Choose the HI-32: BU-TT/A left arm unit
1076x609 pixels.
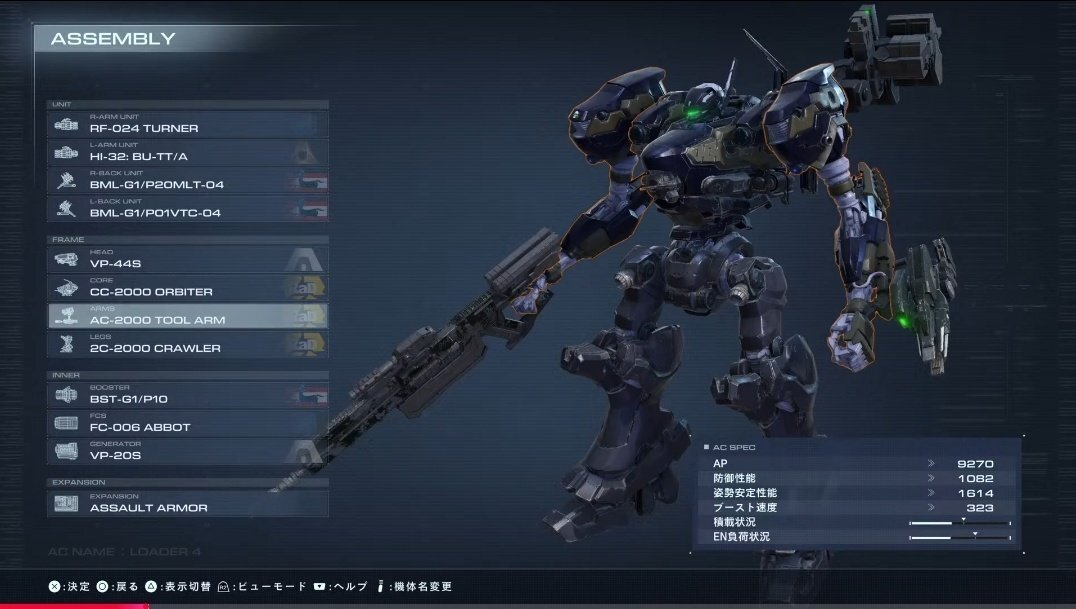tap(188, 152)
